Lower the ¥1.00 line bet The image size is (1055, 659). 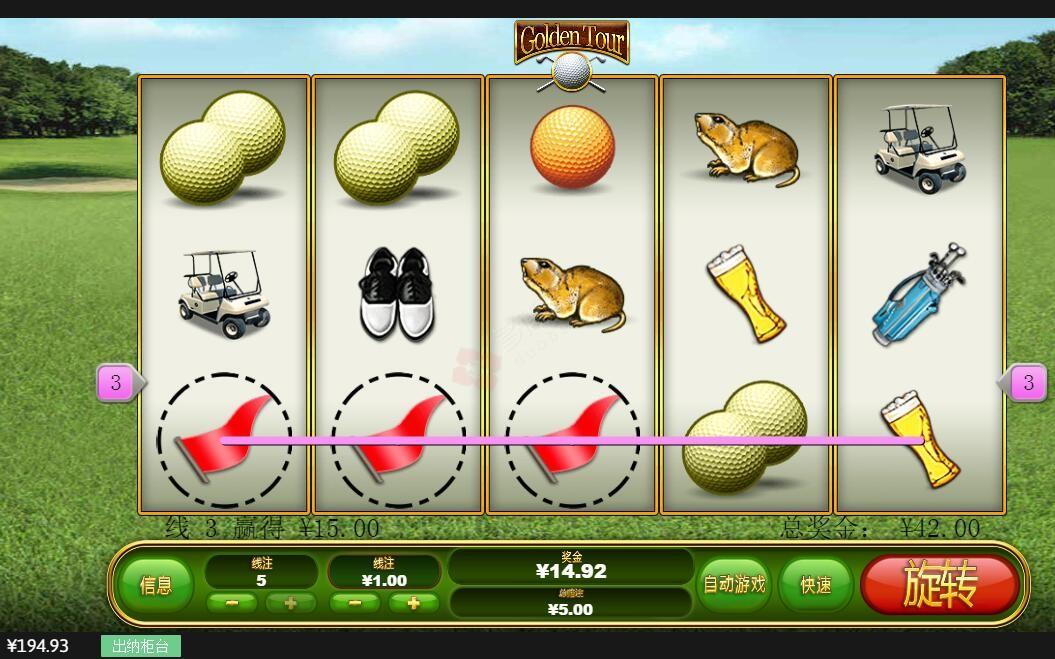355,603
